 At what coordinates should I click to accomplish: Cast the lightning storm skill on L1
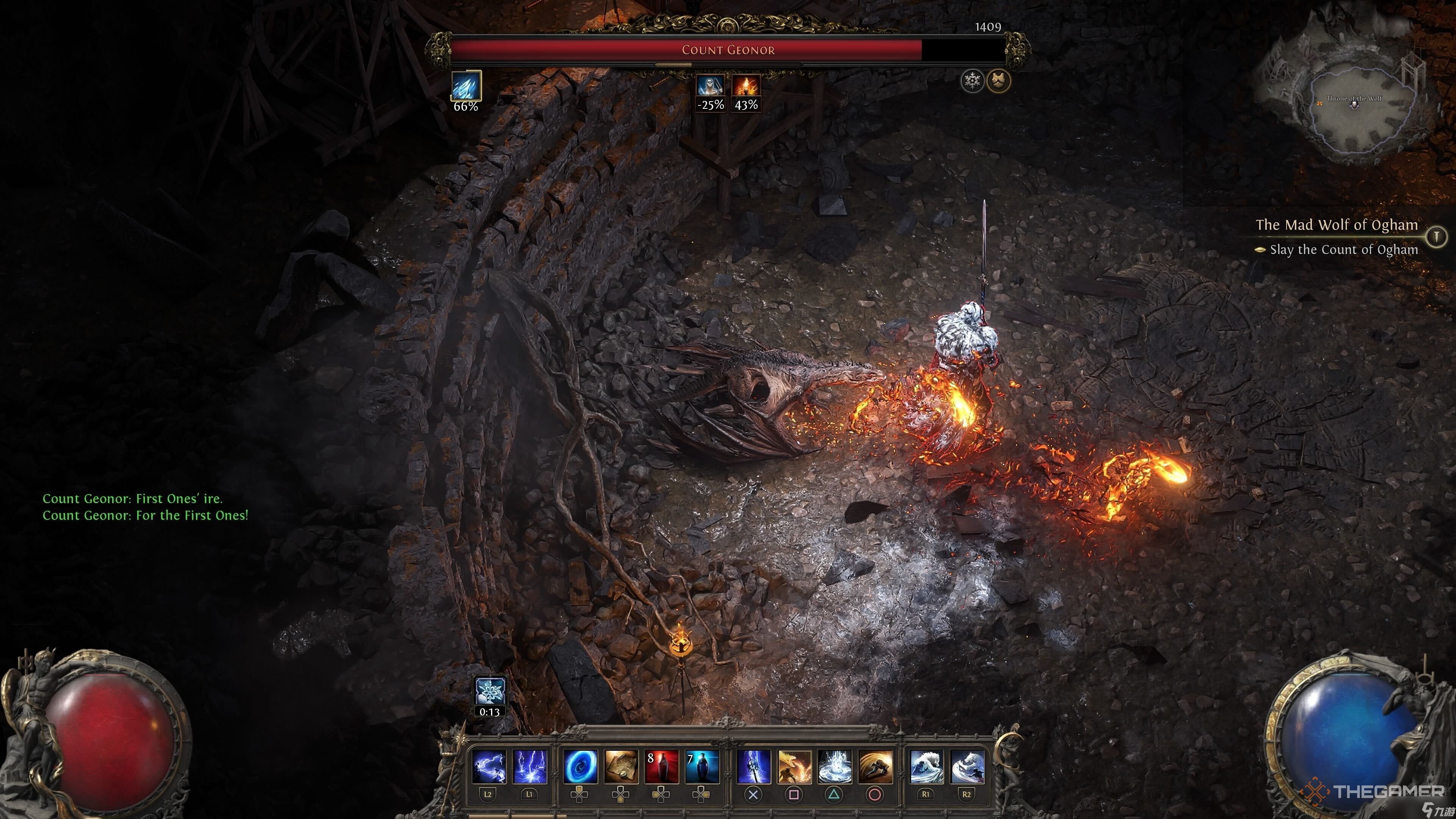(530, 767)
